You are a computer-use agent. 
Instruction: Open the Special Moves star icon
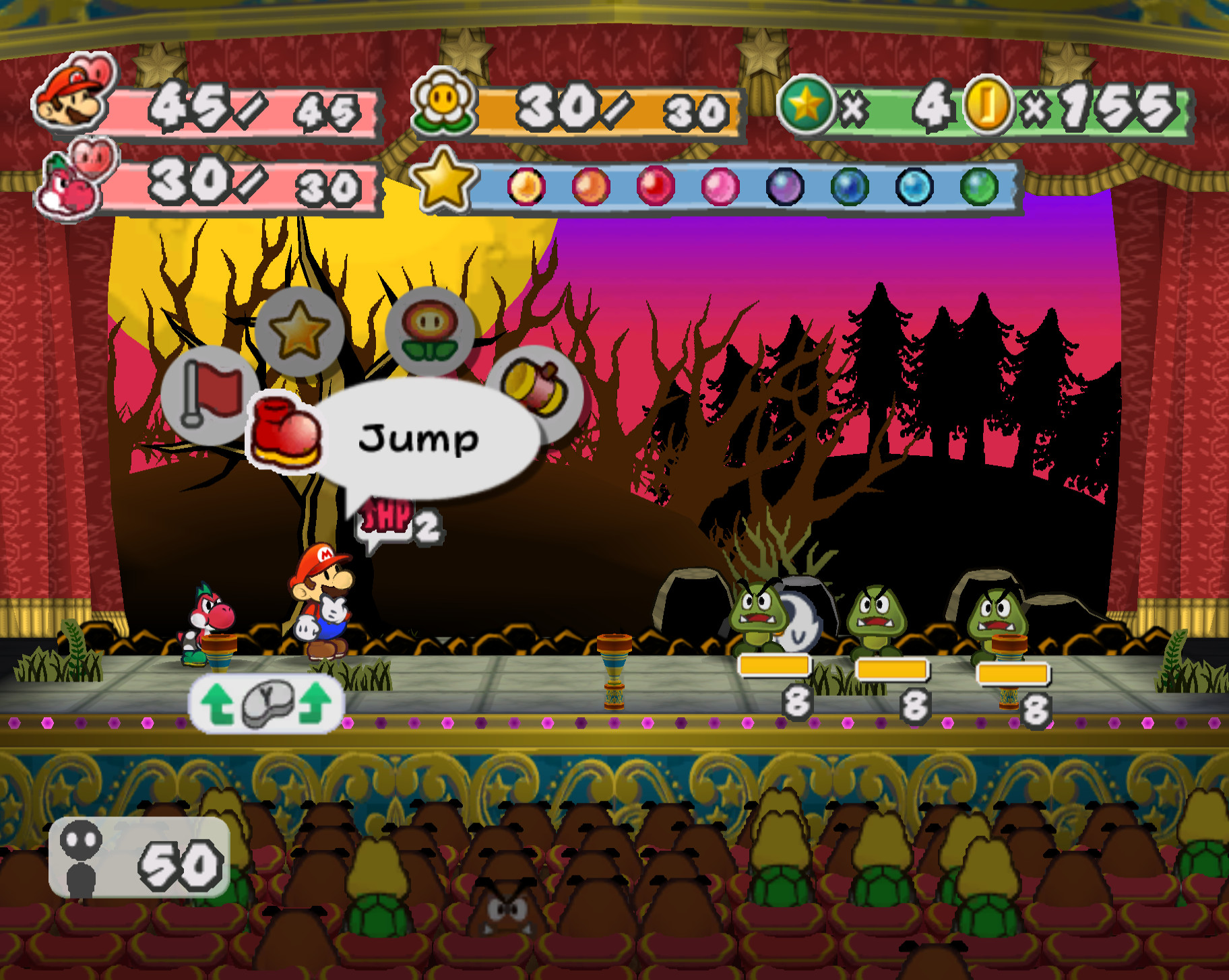click(x=301, y=329)
